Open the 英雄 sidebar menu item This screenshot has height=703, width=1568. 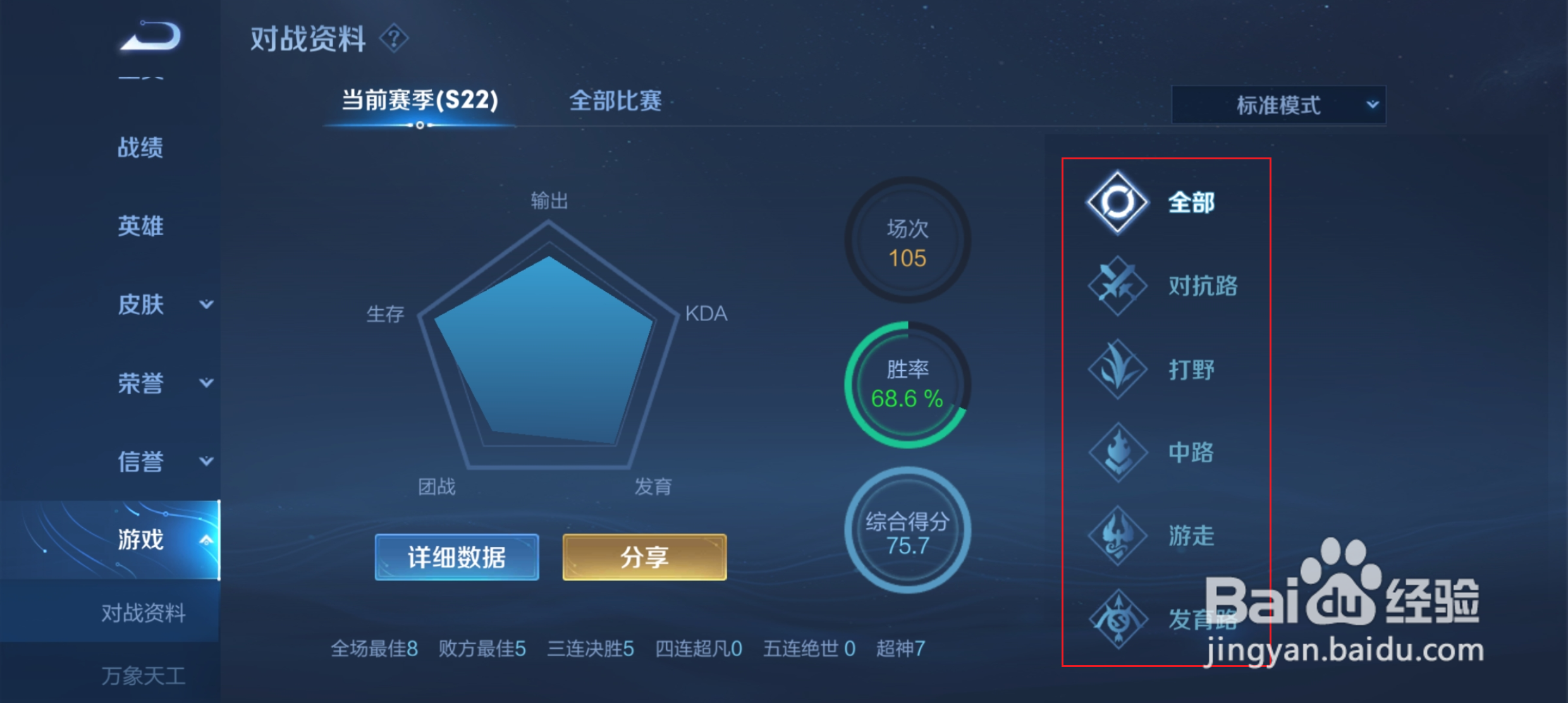(x=142, y=226)
